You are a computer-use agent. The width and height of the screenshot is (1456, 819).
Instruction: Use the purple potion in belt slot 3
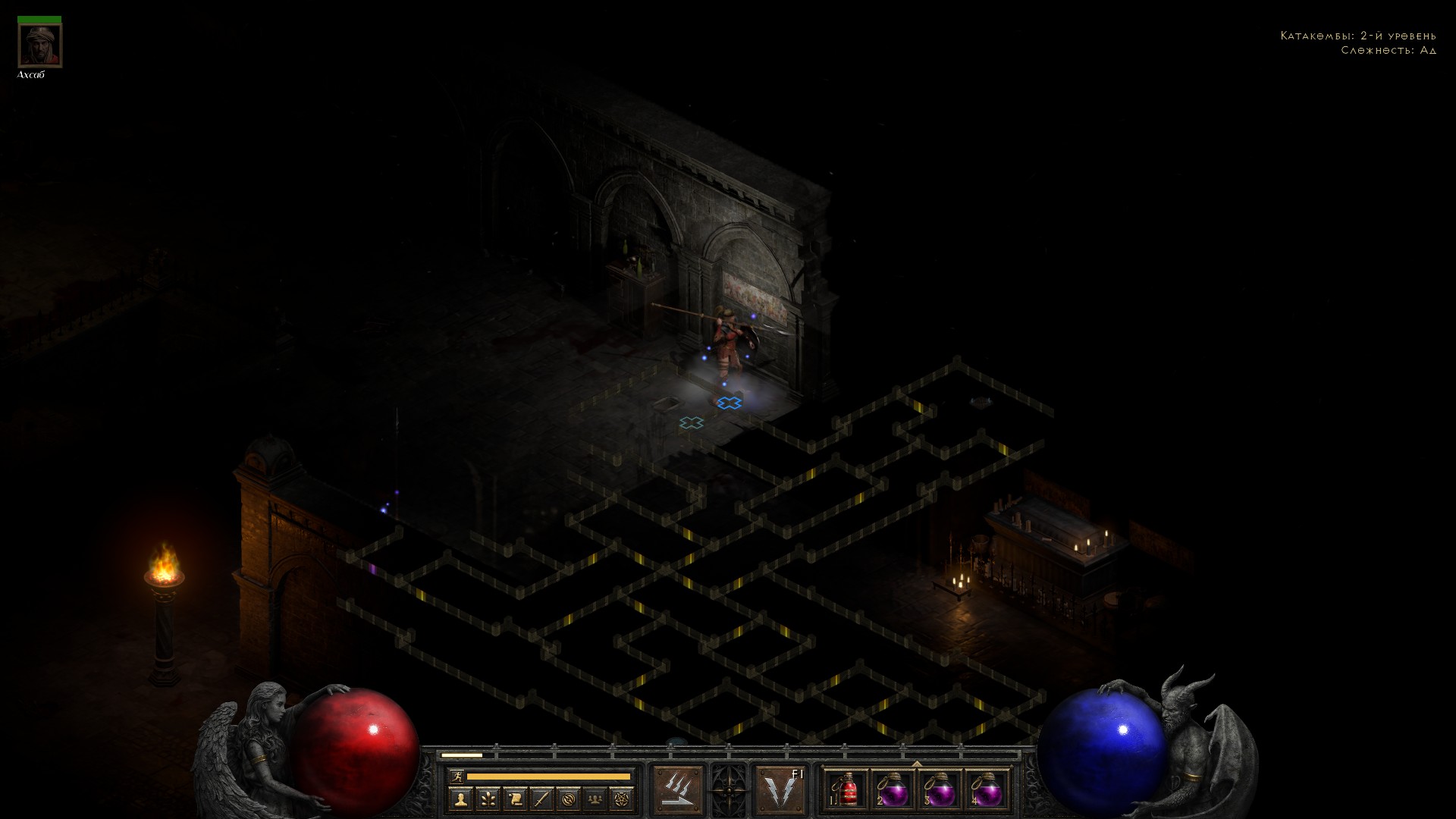pos(940,789)
